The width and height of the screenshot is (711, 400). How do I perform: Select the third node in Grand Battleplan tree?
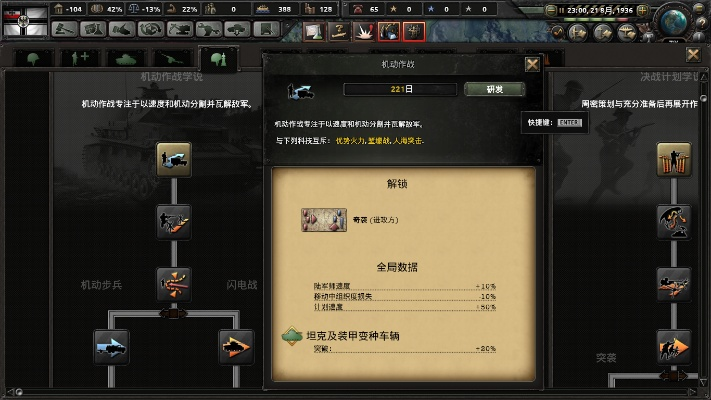[x=674, y=284]
